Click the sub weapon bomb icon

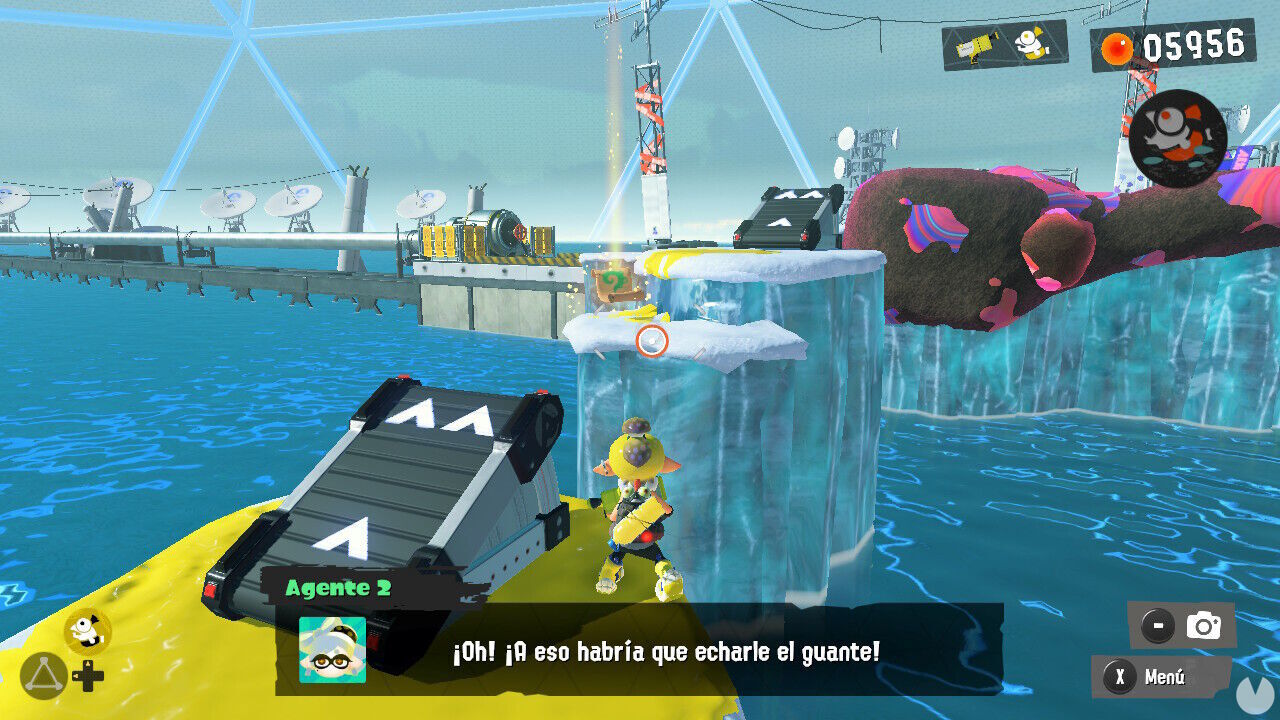point(1030,44)
